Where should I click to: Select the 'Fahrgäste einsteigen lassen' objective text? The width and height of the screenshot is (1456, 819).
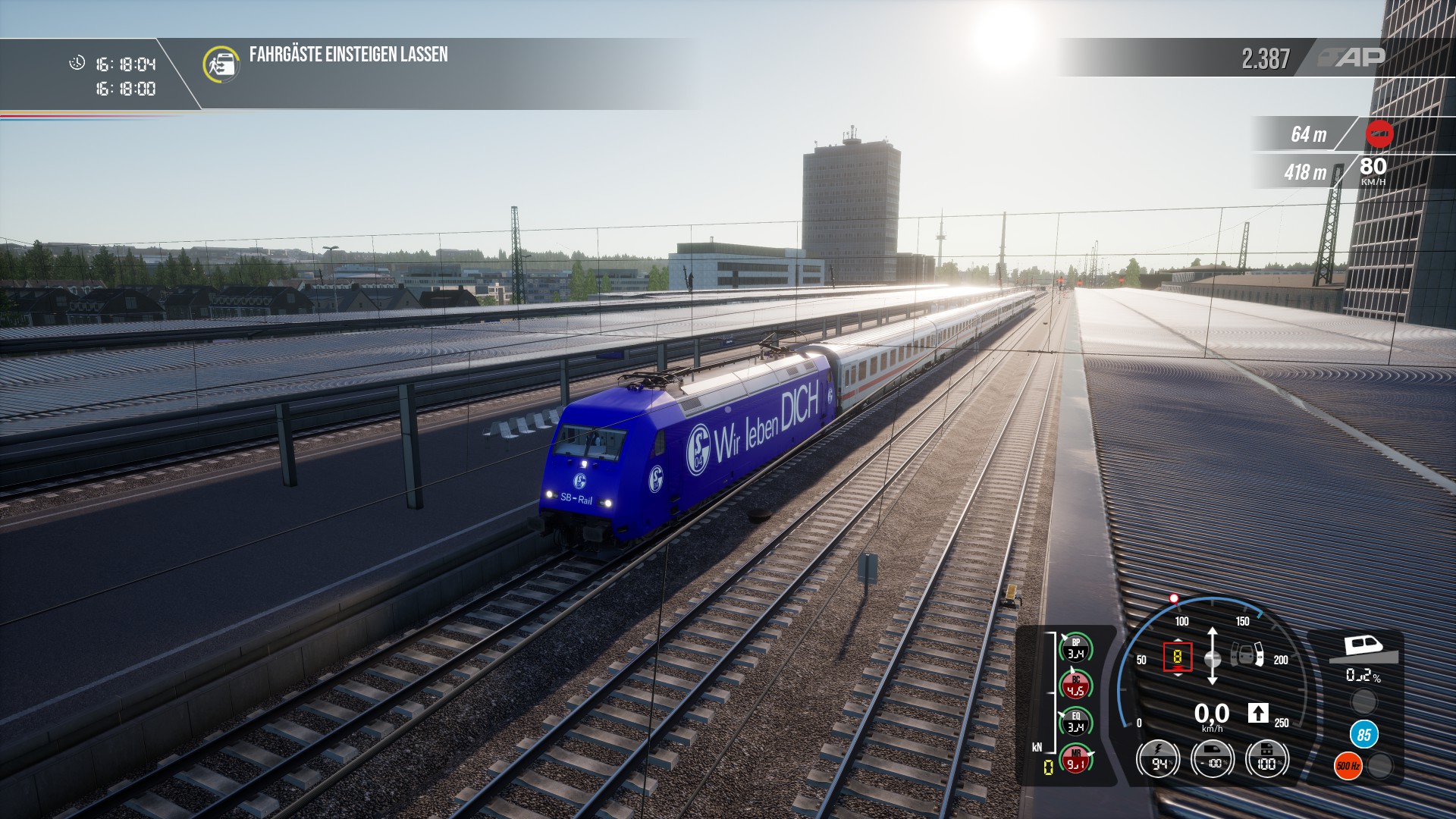(348, 55)
